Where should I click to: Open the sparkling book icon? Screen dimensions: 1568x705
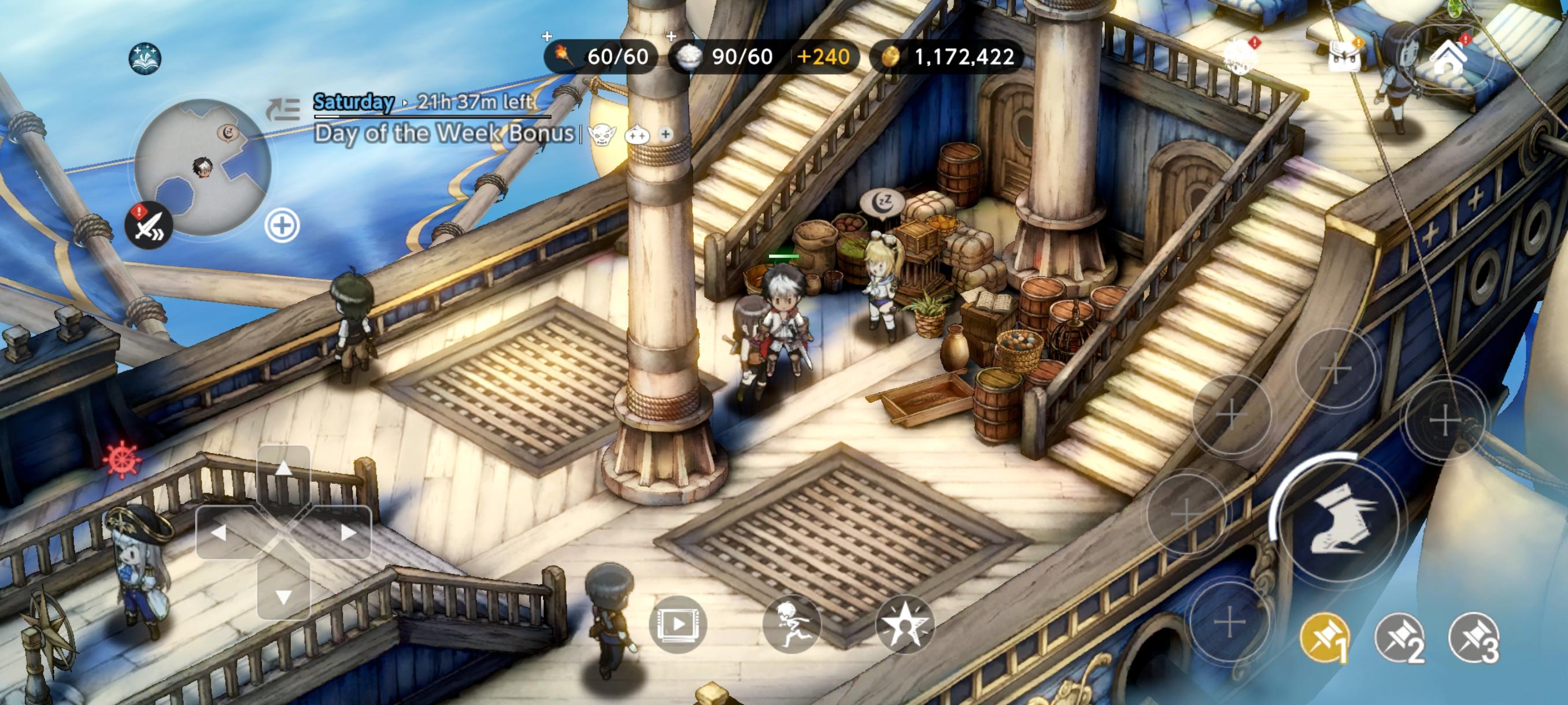point(145,58)
